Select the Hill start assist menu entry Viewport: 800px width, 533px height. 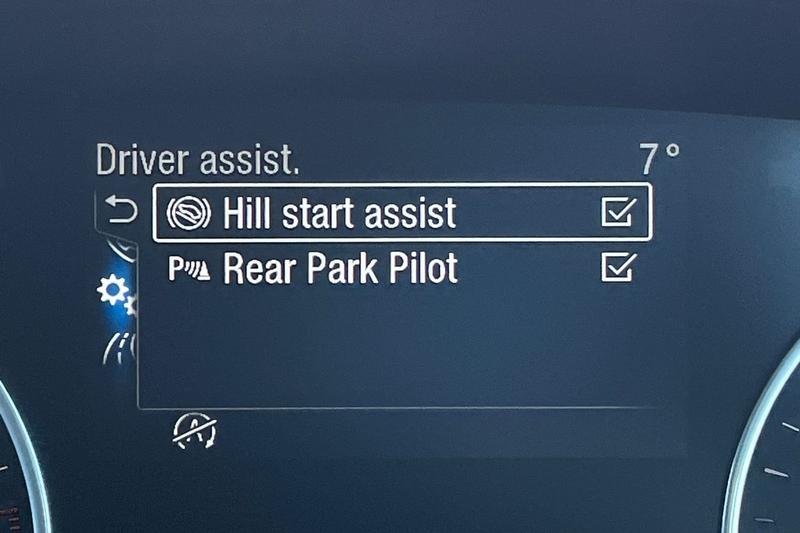click(x=339, y=213)
